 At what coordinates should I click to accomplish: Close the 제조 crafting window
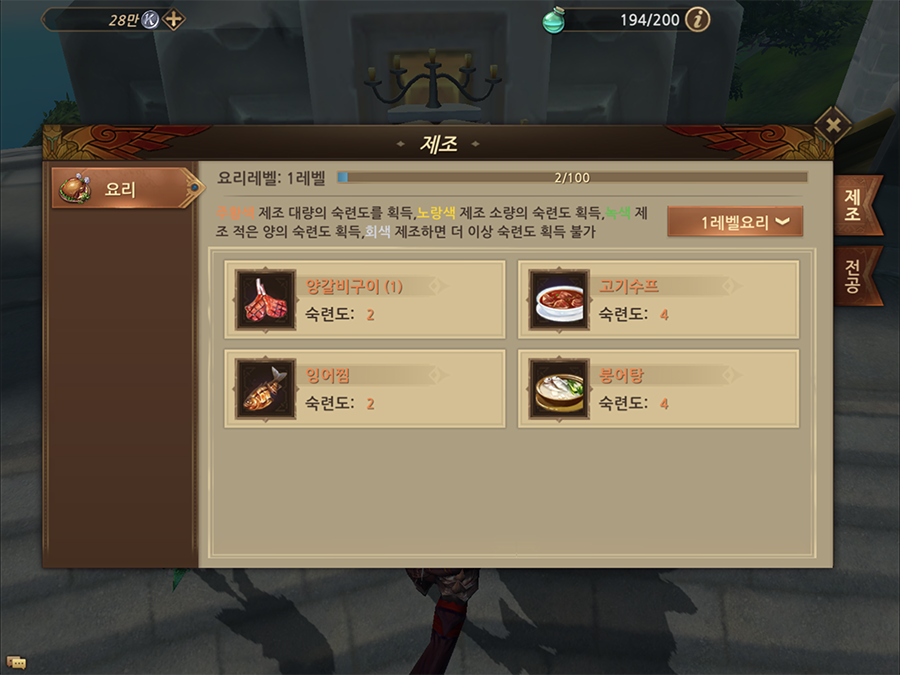(x=832, y=125)
